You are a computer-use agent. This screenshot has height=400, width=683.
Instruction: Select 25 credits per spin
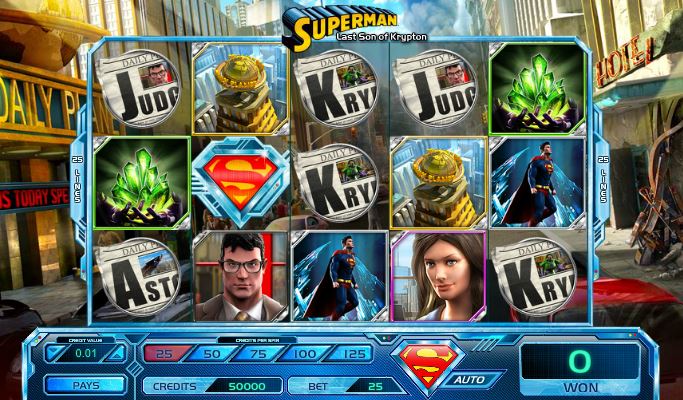pos(167,352)
